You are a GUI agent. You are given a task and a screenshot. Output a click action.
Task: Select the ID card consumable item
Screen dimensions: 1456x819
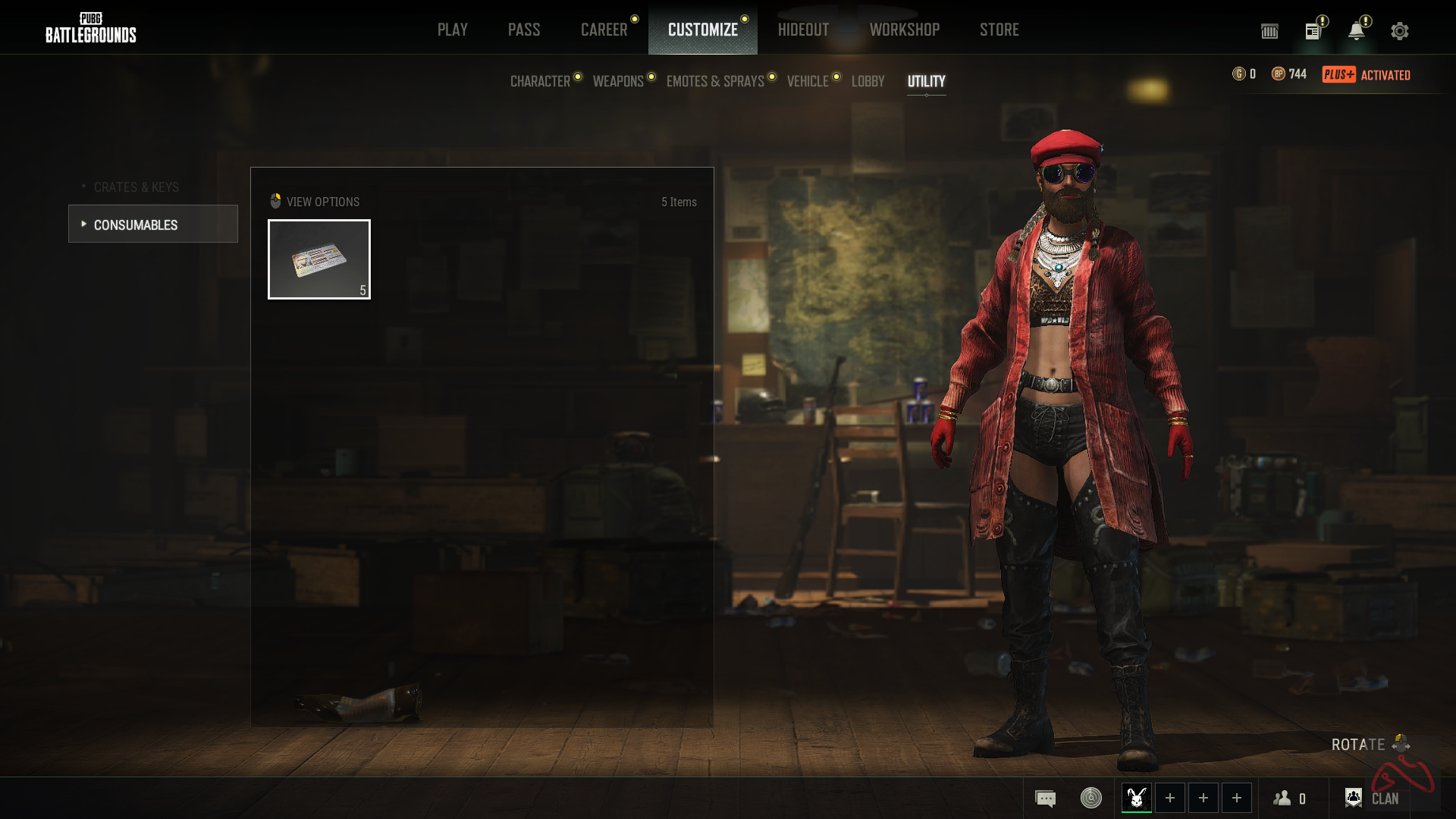pyautogui.click(x=319, y=259)
